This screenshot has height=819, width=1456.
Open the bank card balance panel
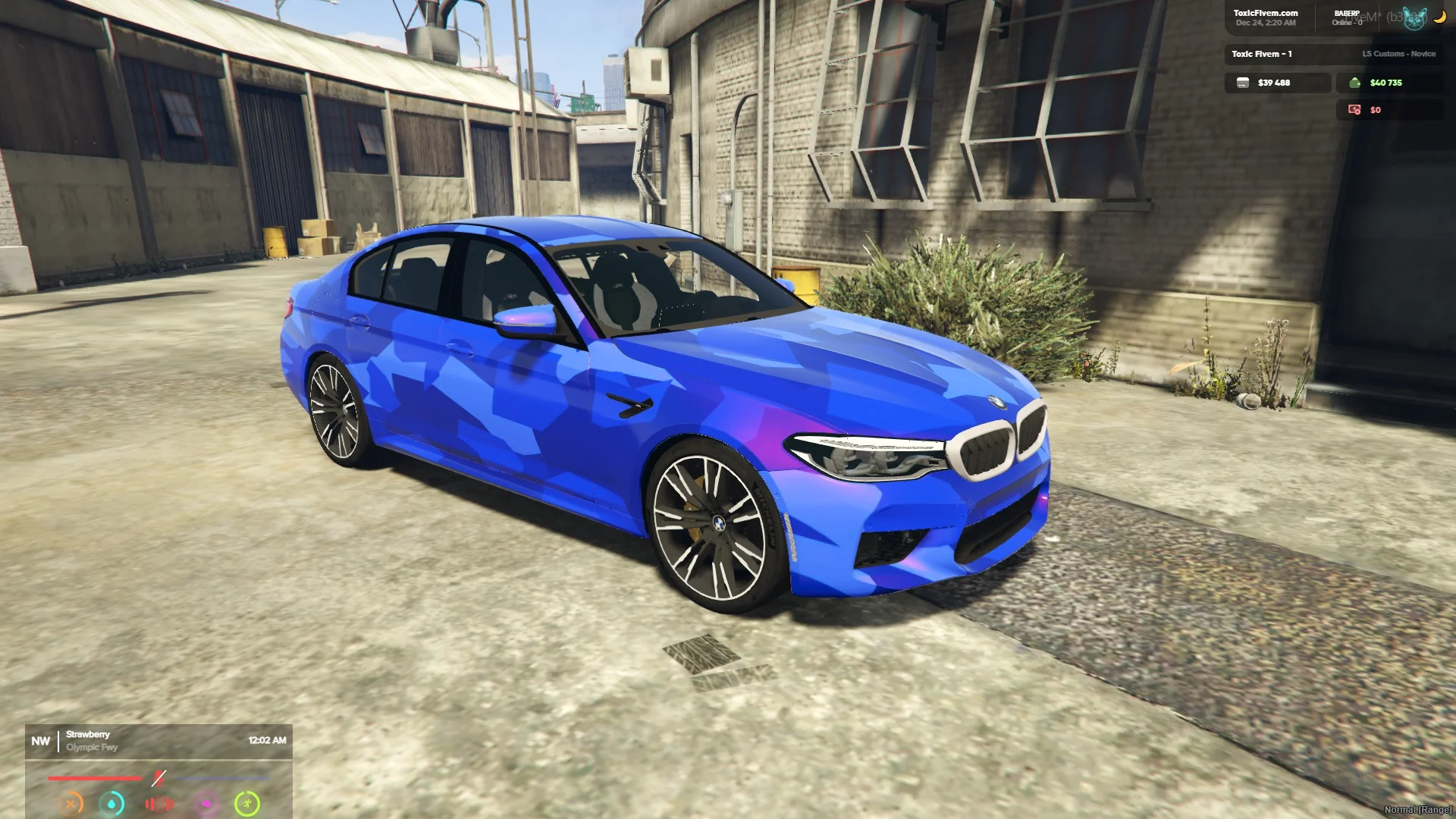[x=1278, y=83]
